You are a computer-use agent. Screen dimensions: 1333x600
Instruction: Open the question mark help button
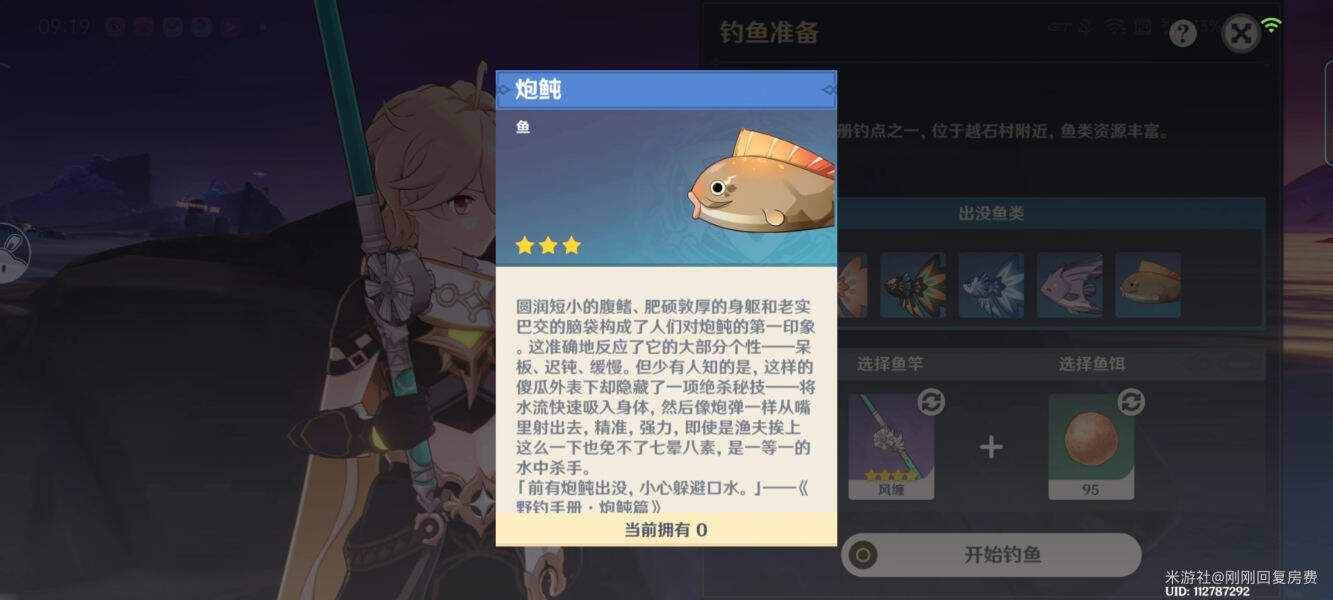pyautogui.click(x=1183, y=34)
